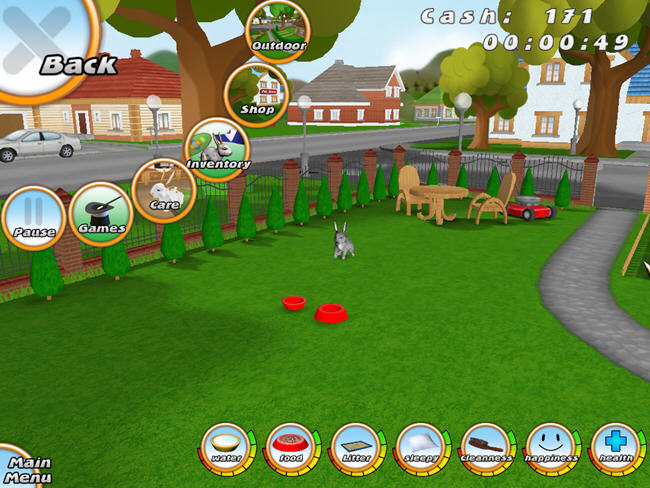
Task: Open the Games bubble
Action: pyautogui.click(x=101, y=213)
